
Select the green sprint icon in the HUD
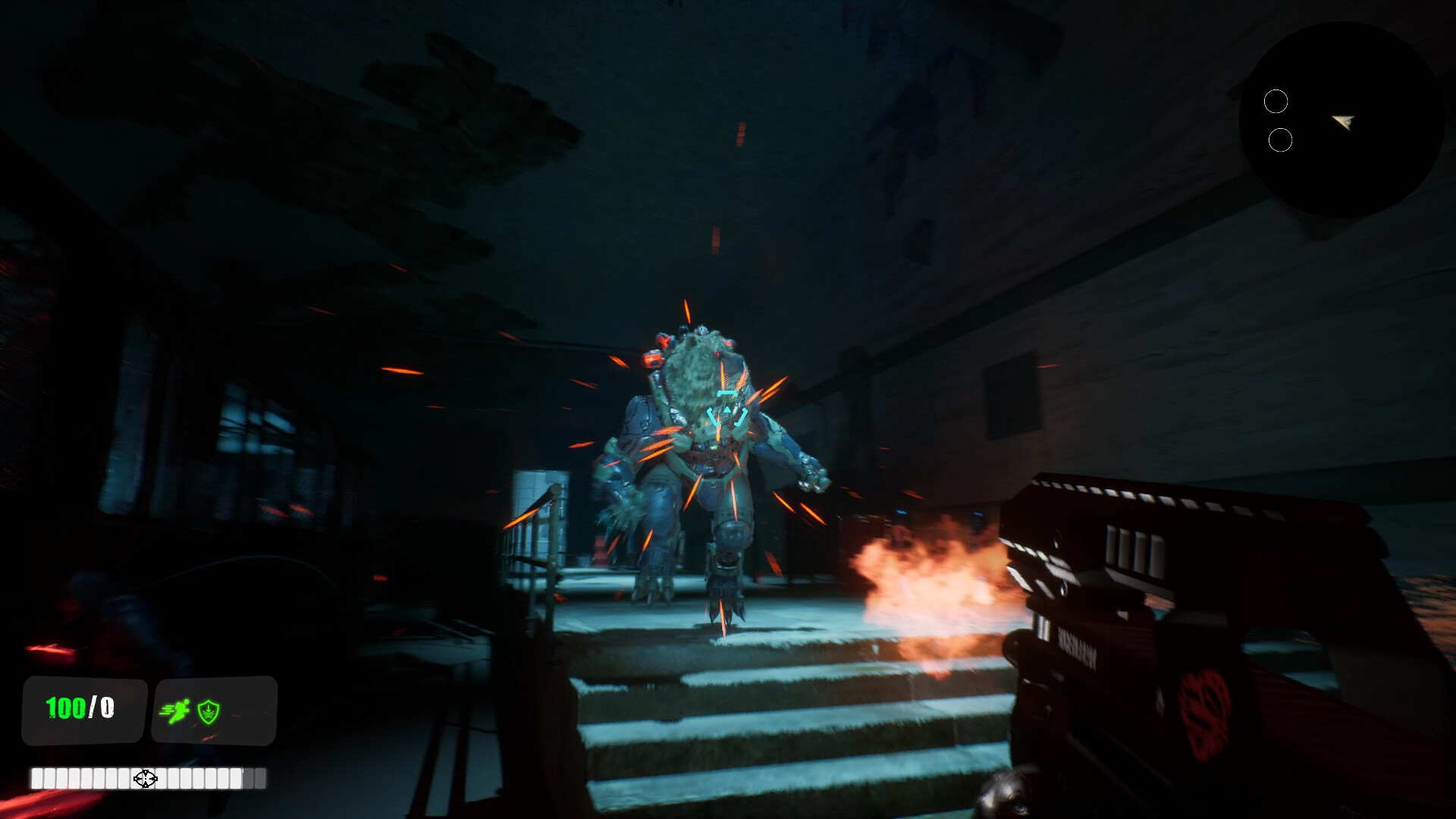tap(176, 711)
